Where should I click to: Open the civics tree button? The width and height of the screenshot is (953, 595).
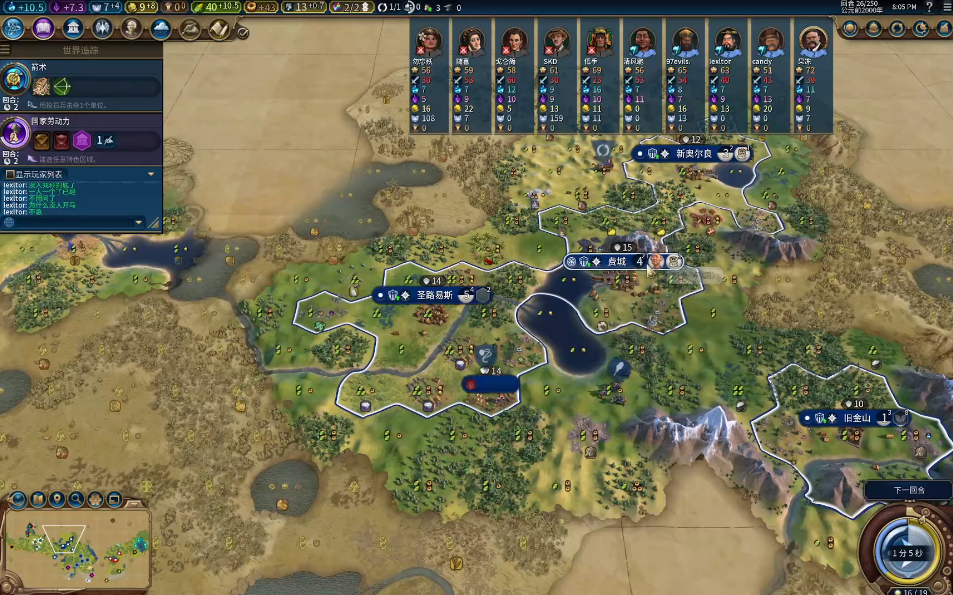43,28
